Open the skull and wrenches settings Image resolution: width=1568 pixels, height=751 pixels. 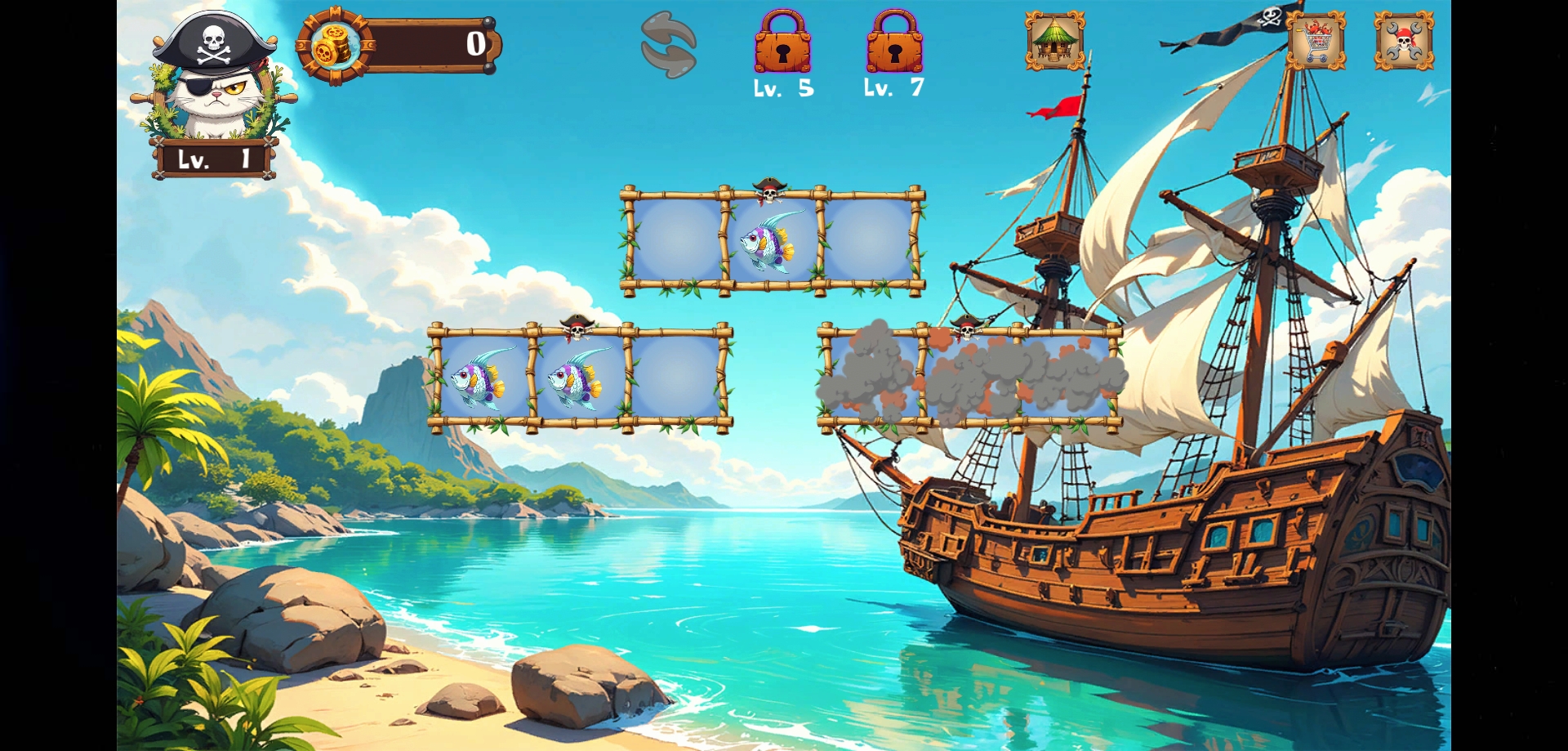1404,41
